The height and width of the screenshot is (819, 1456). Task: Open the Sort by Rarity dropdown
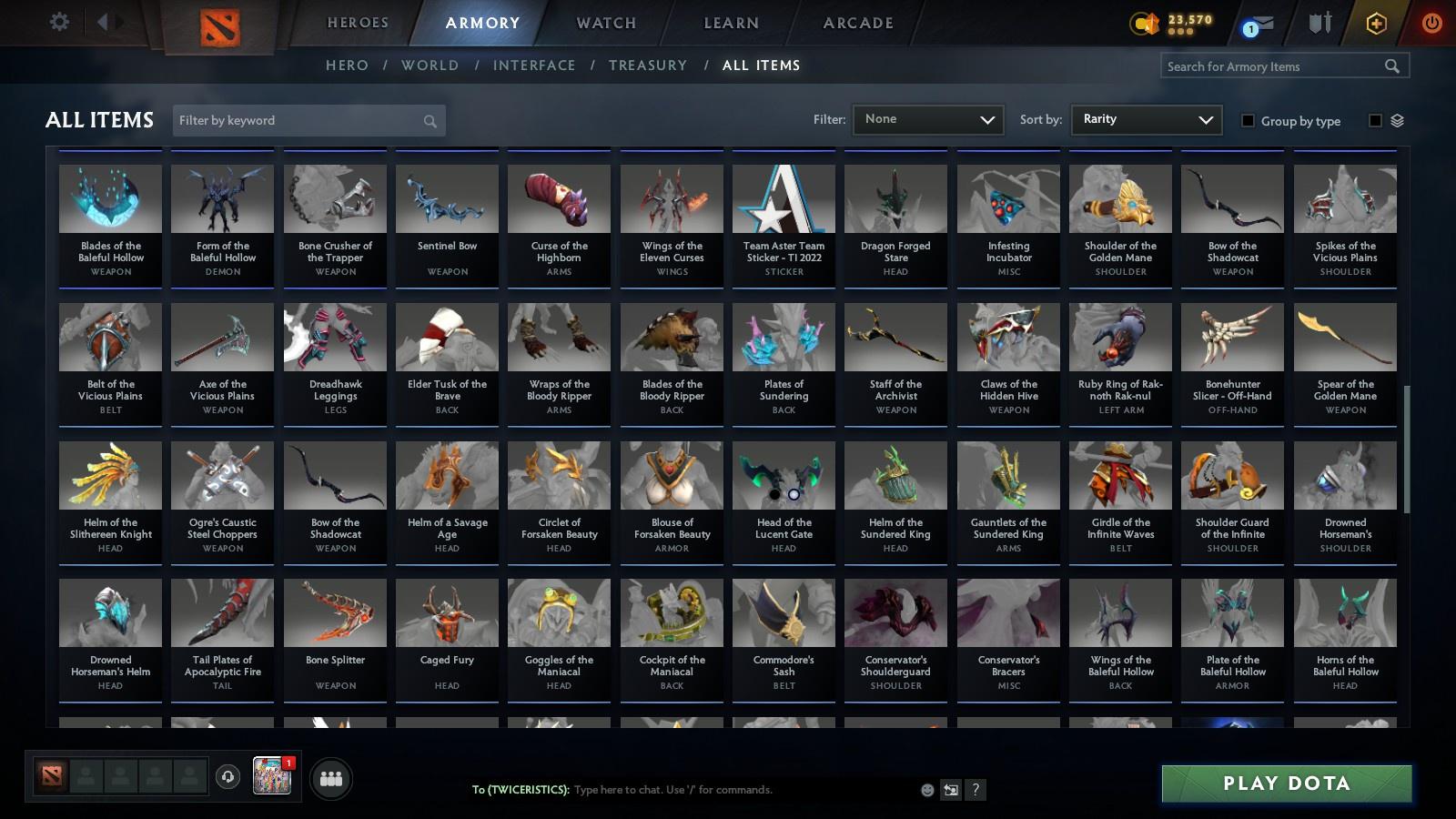pos(1146,119)
